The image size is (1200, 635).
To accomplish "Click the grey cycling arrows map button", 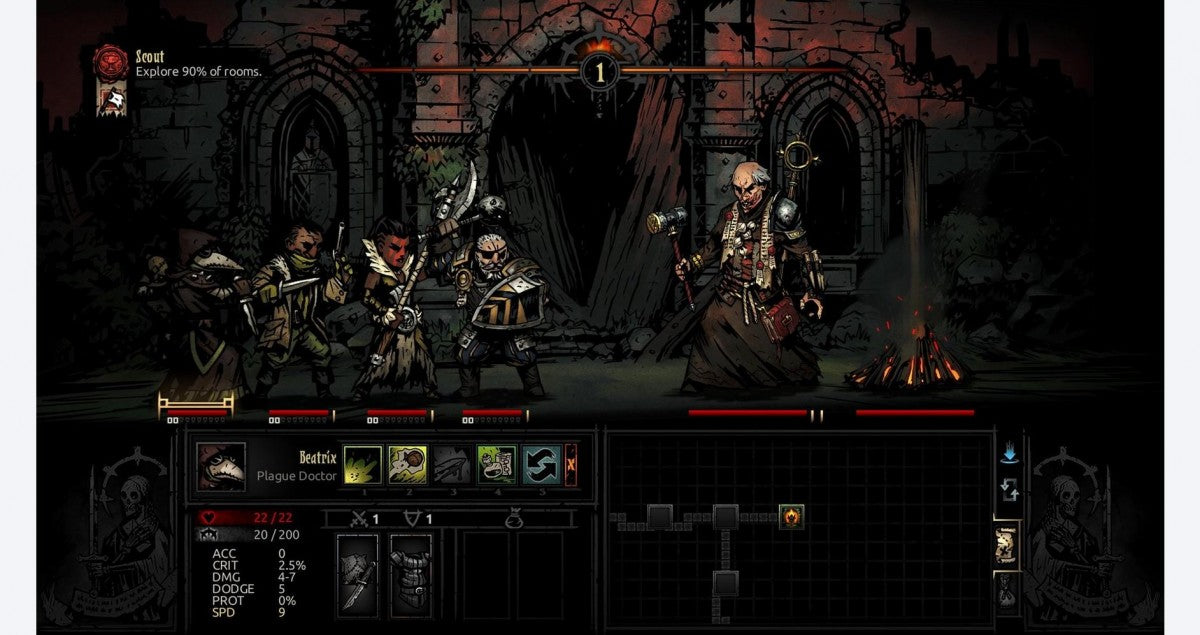I will [x=1009, y=489].
